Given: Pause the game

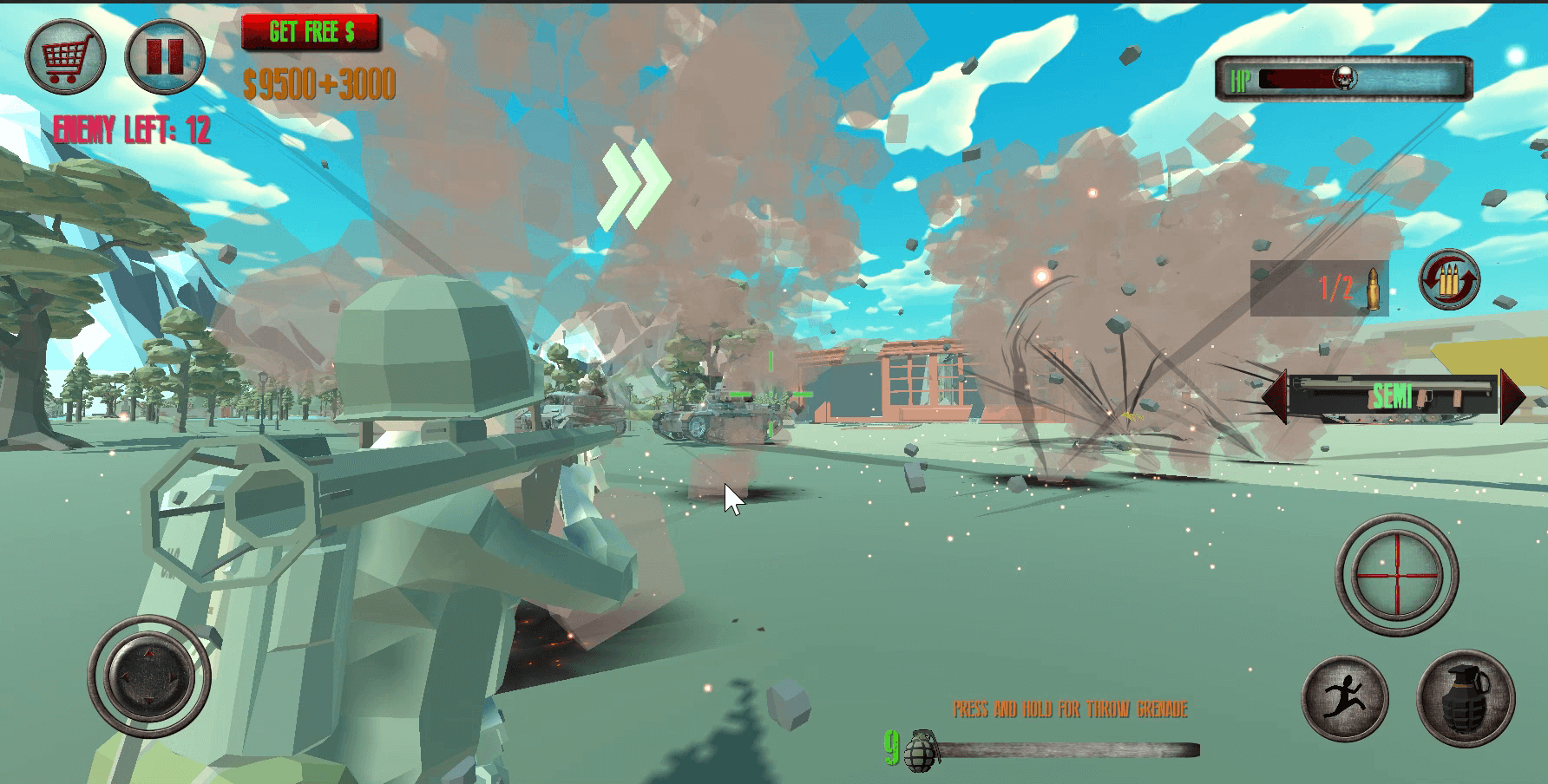Looking at the screenshot, I should coord(165,57).
